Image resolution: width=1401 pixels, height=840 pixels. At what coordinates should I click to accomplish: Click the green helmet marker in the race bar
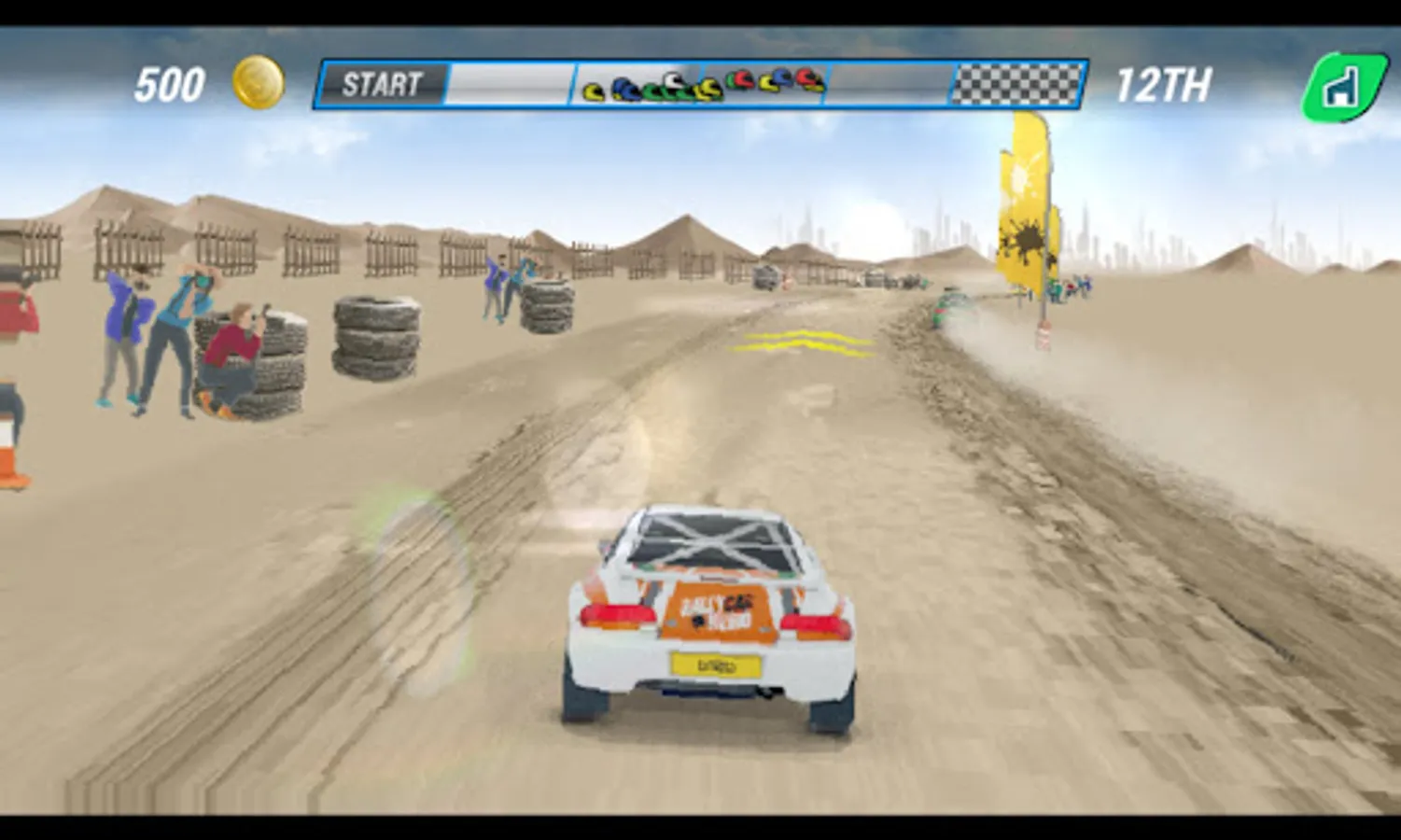656,91
